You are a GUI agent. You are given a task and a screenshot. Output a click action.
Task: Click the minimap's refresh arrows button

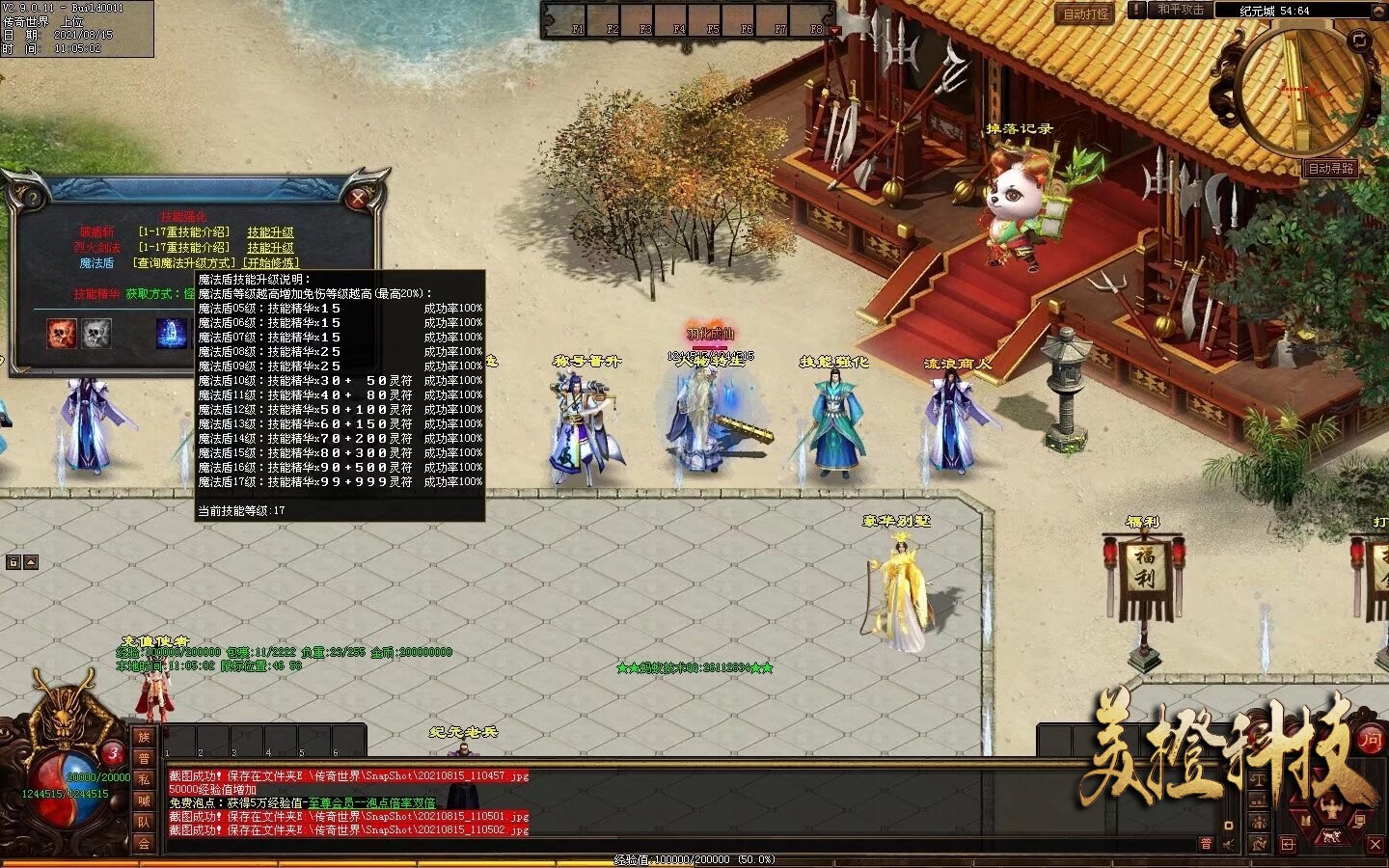coord(1358,41)
